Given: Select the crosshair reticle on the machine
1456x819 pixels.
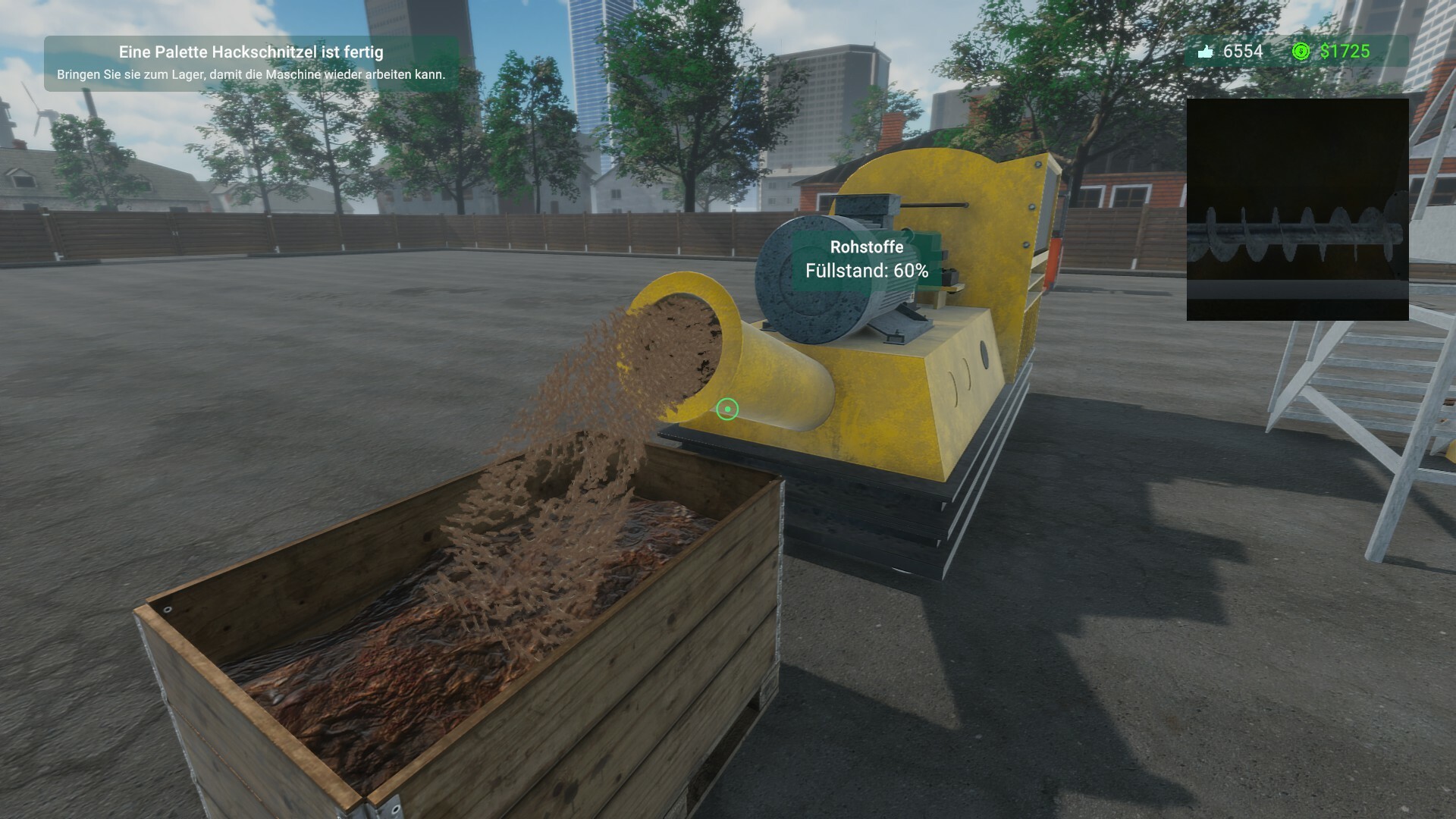Looking at the screenshot, I should click(727, 409).
